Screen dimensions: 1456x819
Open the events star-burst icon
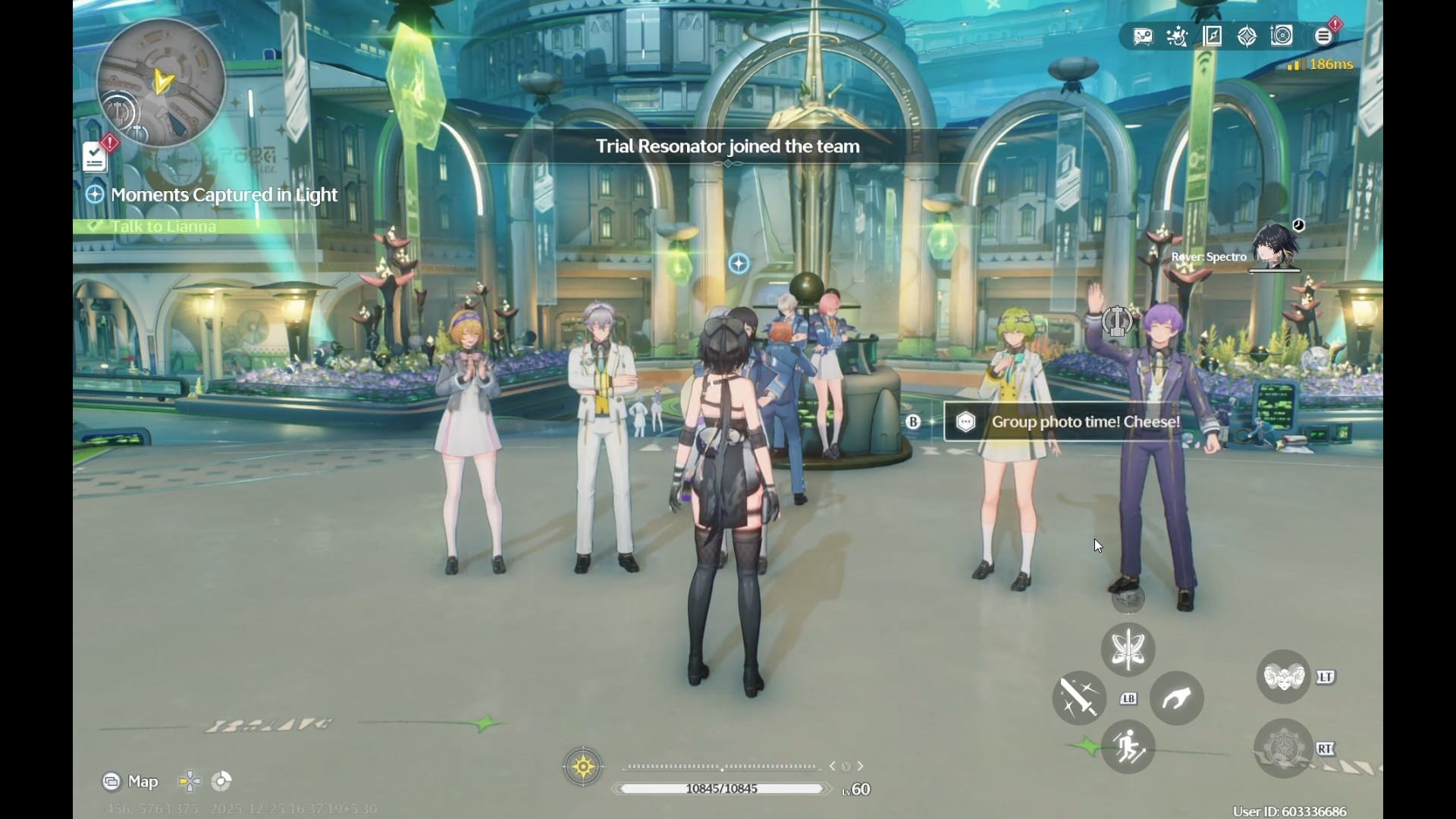tap(1177, 36)
